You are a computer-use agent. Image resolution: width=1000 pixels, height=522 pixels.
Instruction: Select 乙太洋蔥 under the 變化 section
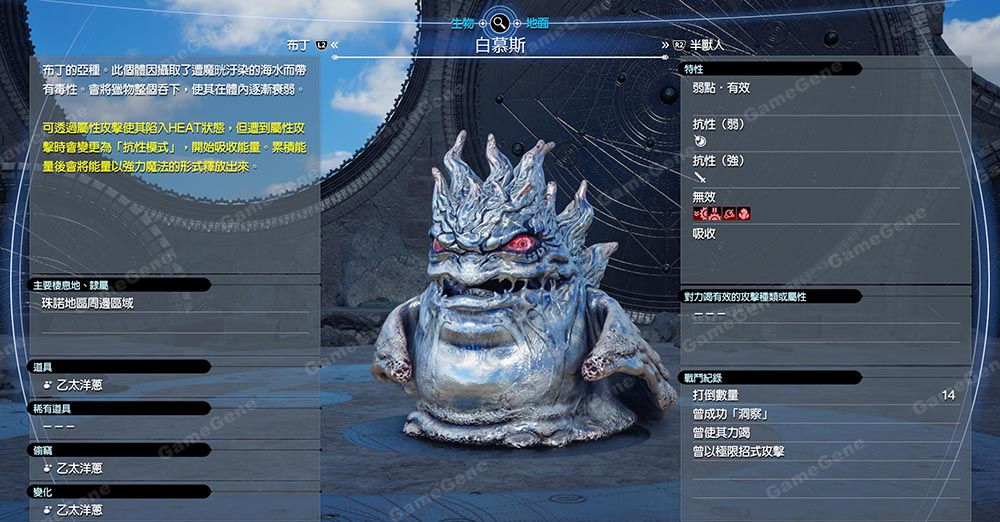[x=79, y=510]
